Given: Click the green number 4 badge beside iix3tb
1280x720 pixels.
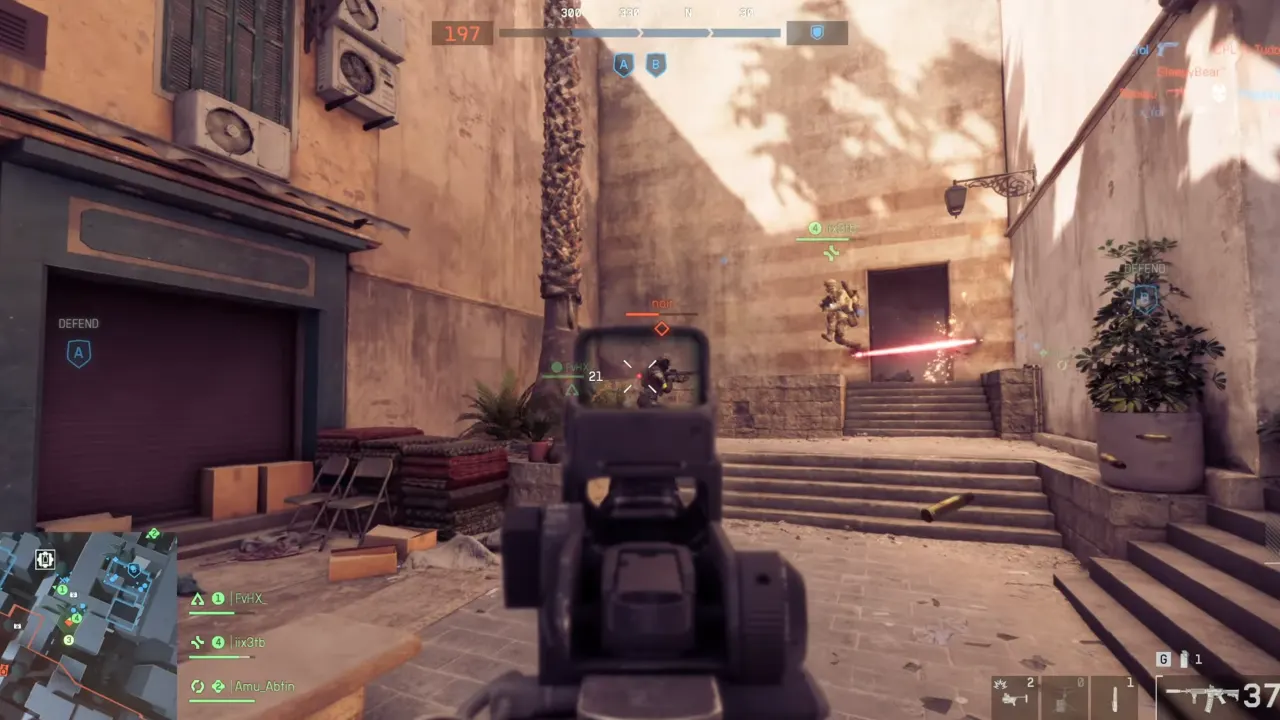Looking at the screenshot, I should pos(218,642).
